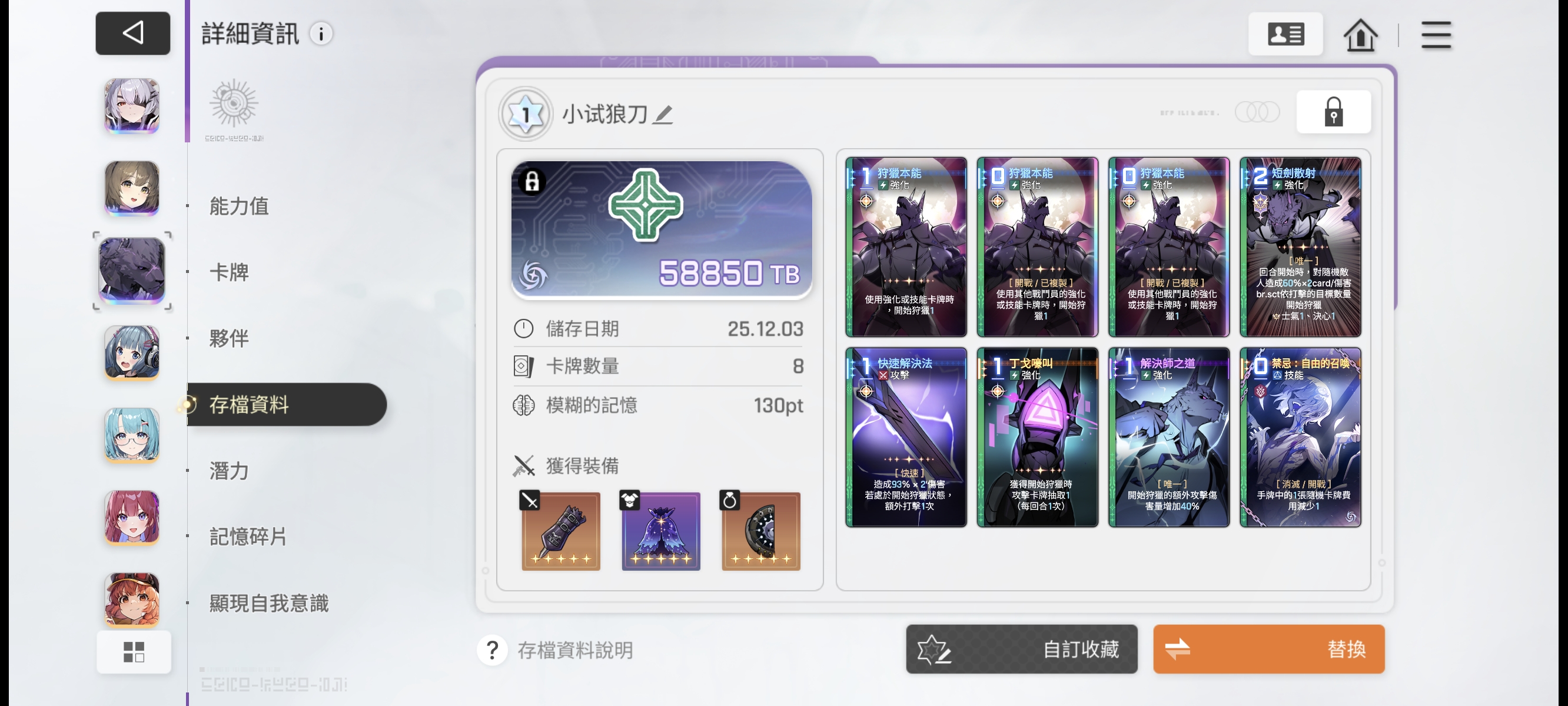
Task: Open the ID card profile icon
Action: click(x=1286, y=34)
